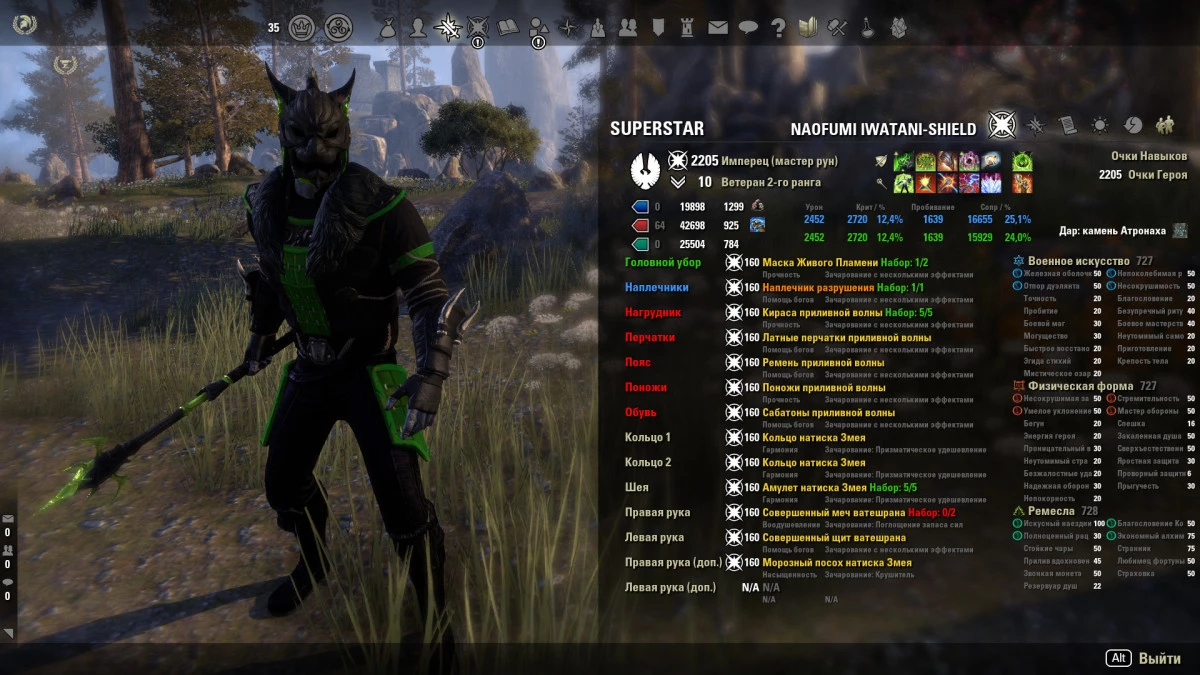1200x675 pixels.
Task: Open the map compass-star icon
Action: (x=568, y=27)
